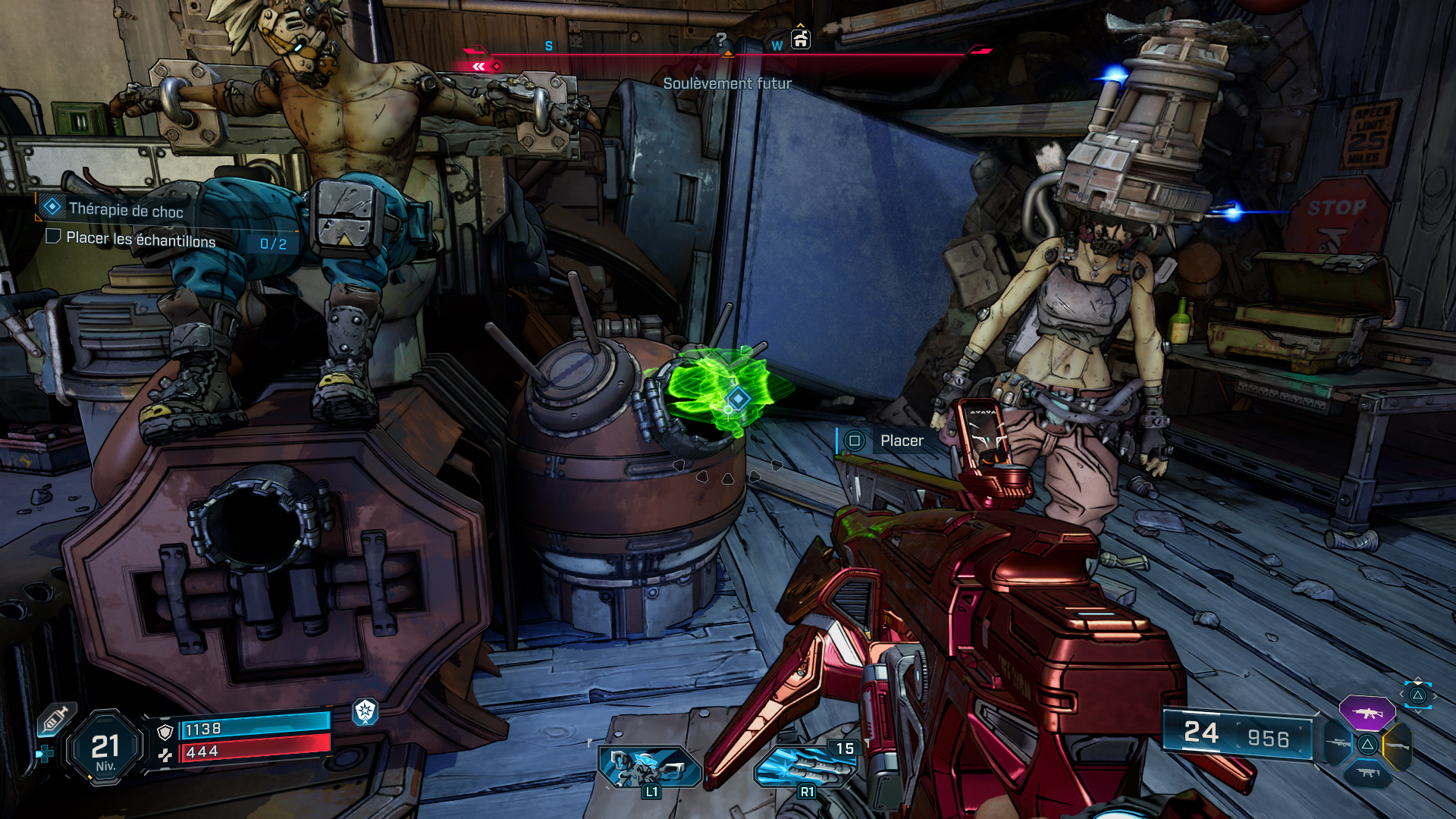
Task: Click the star shield buff icon
Action: click(x=366, y=711)
